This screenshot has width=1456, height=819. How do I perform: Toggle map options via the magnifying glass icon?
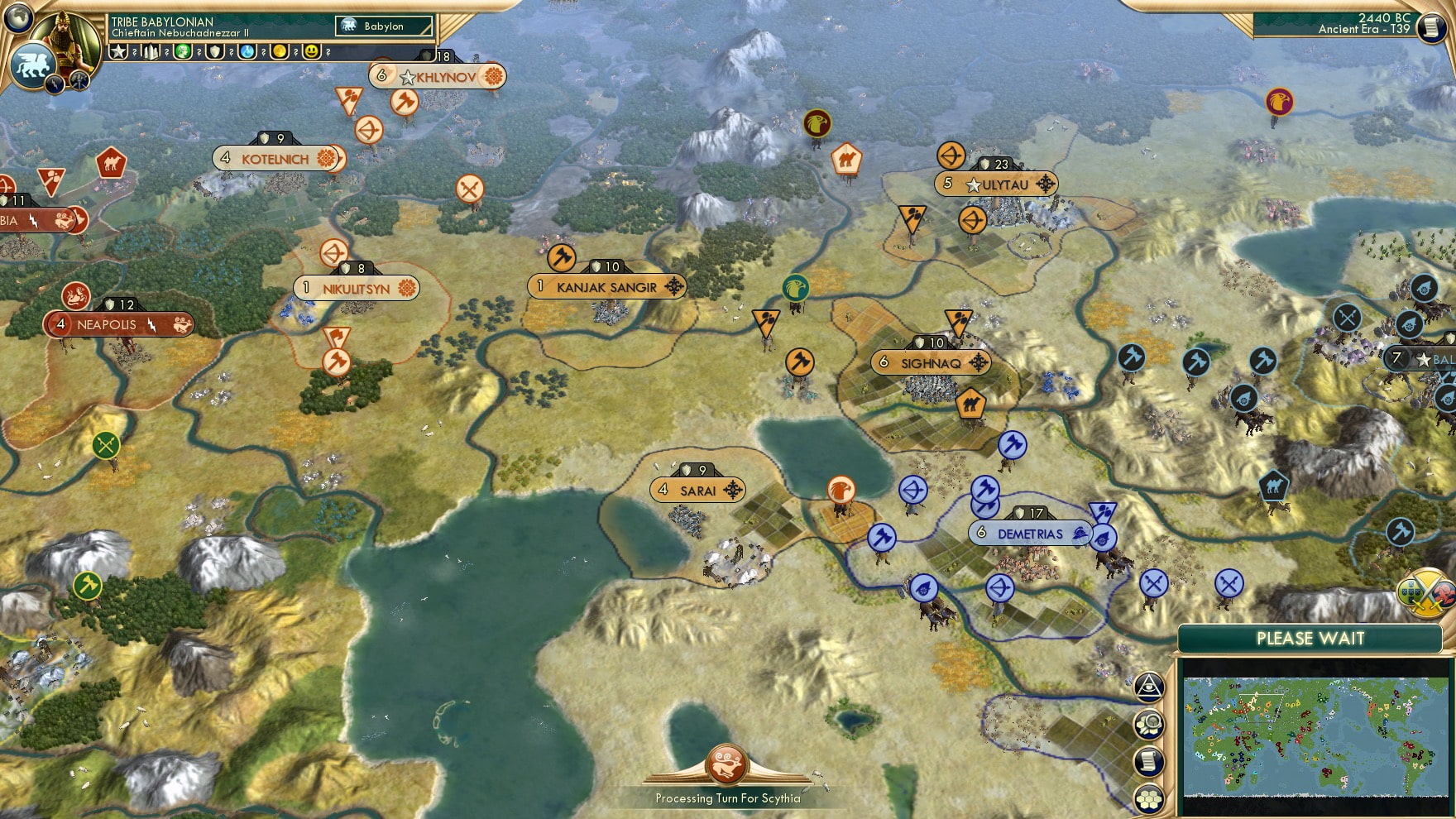[x=1150, y=725]
